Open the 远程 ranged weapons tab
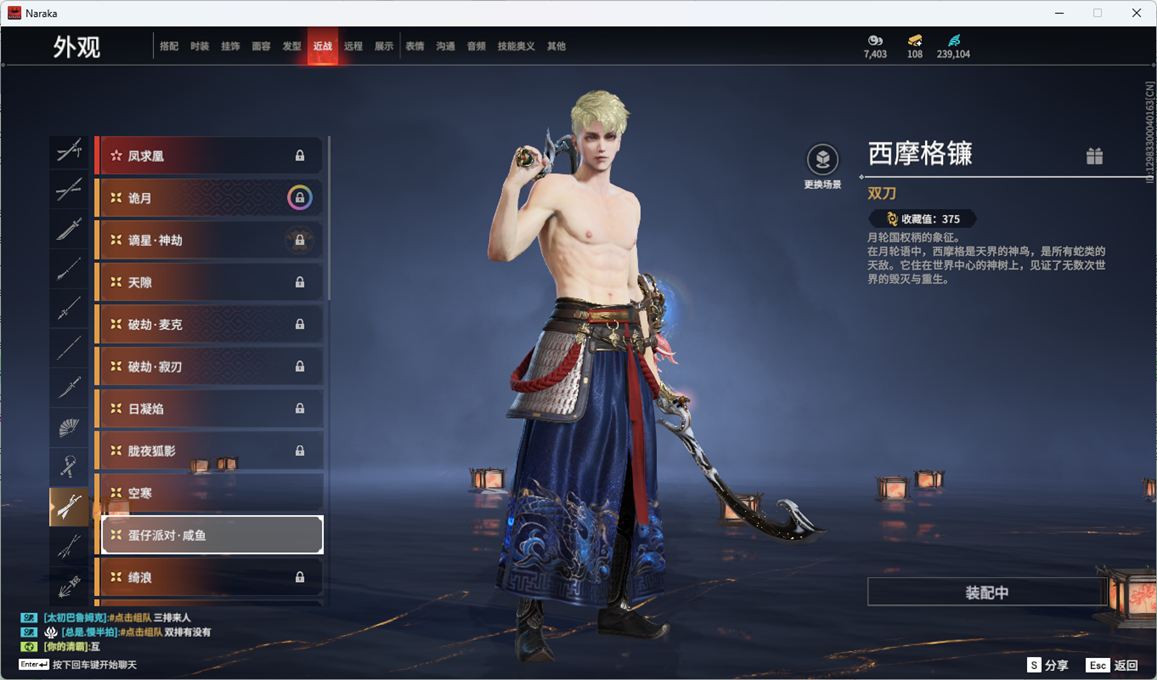This screenshot has height=680, width=1157. [x=353, y=46]
